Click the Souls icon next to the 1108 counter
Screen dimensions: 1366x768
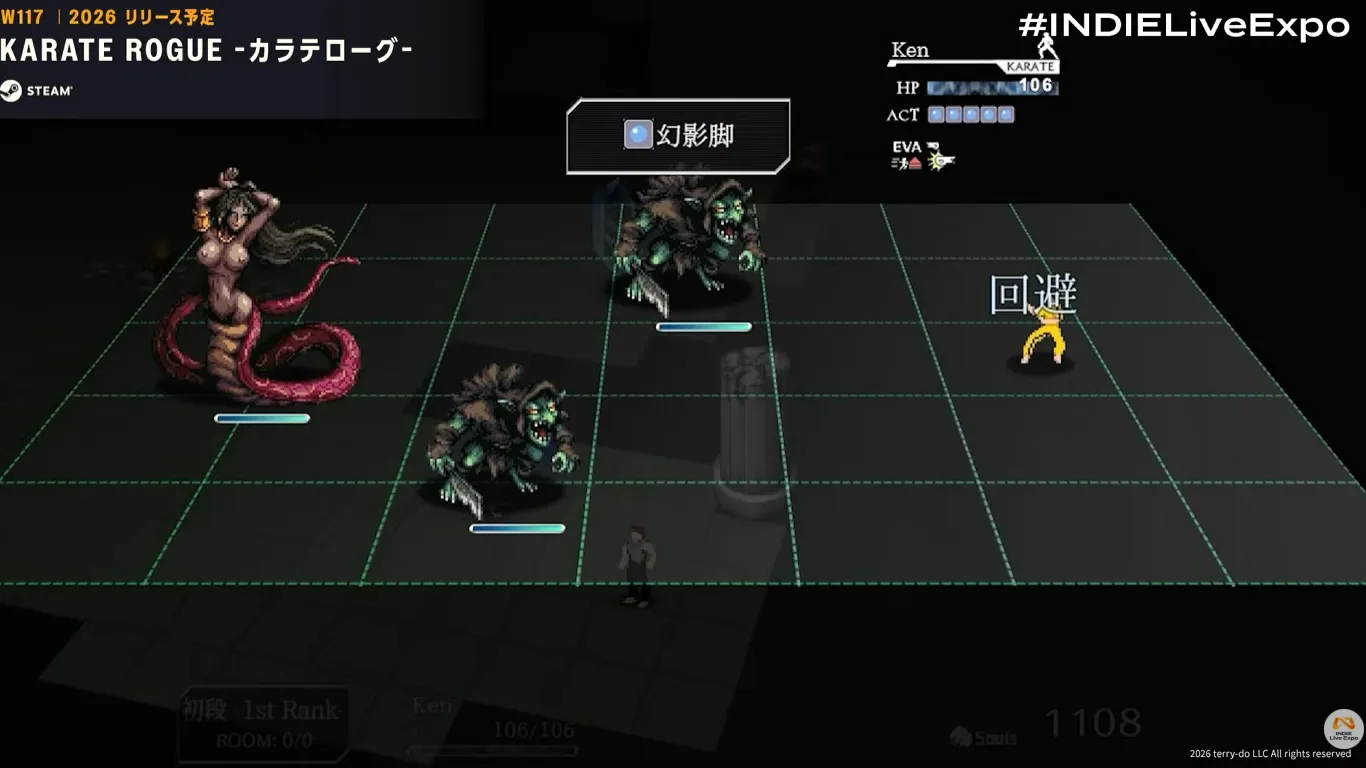961,735
